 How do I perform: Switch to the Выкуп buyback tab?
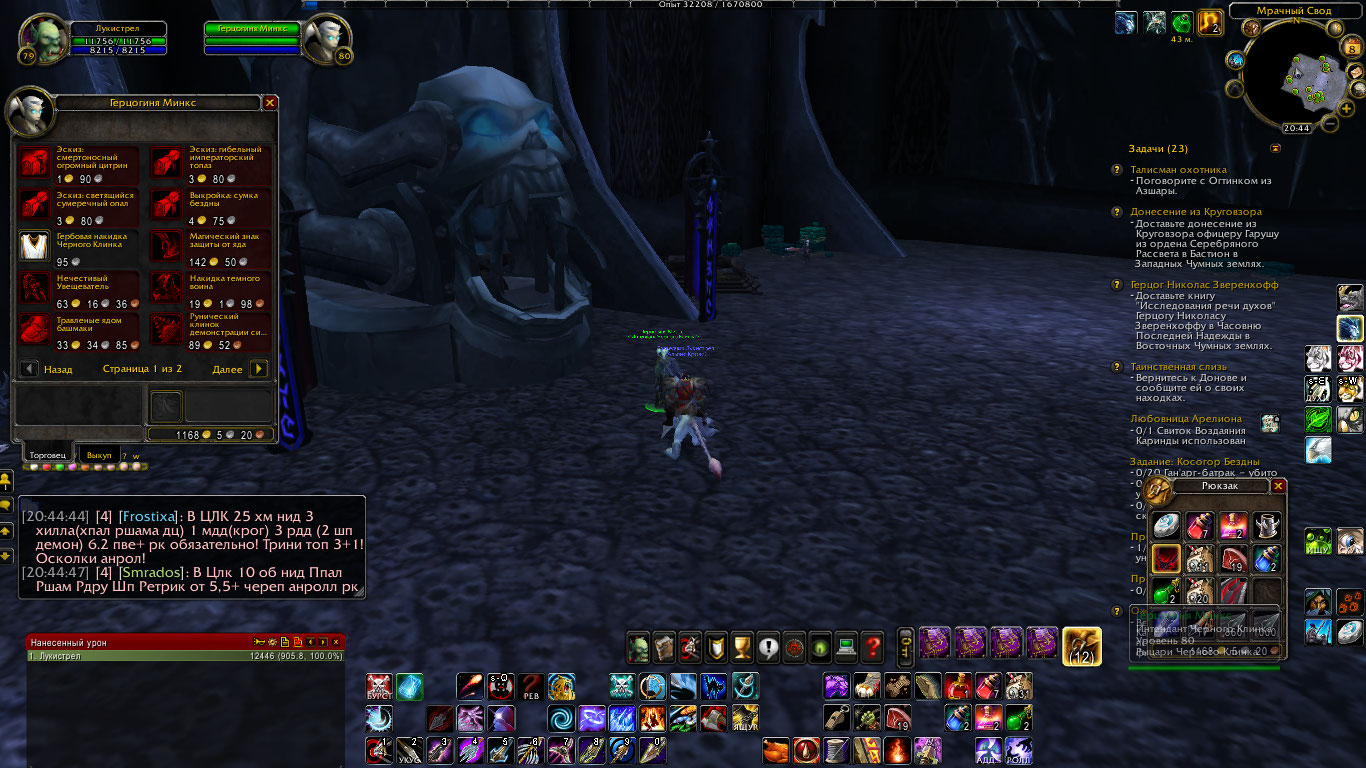point(99,455)
